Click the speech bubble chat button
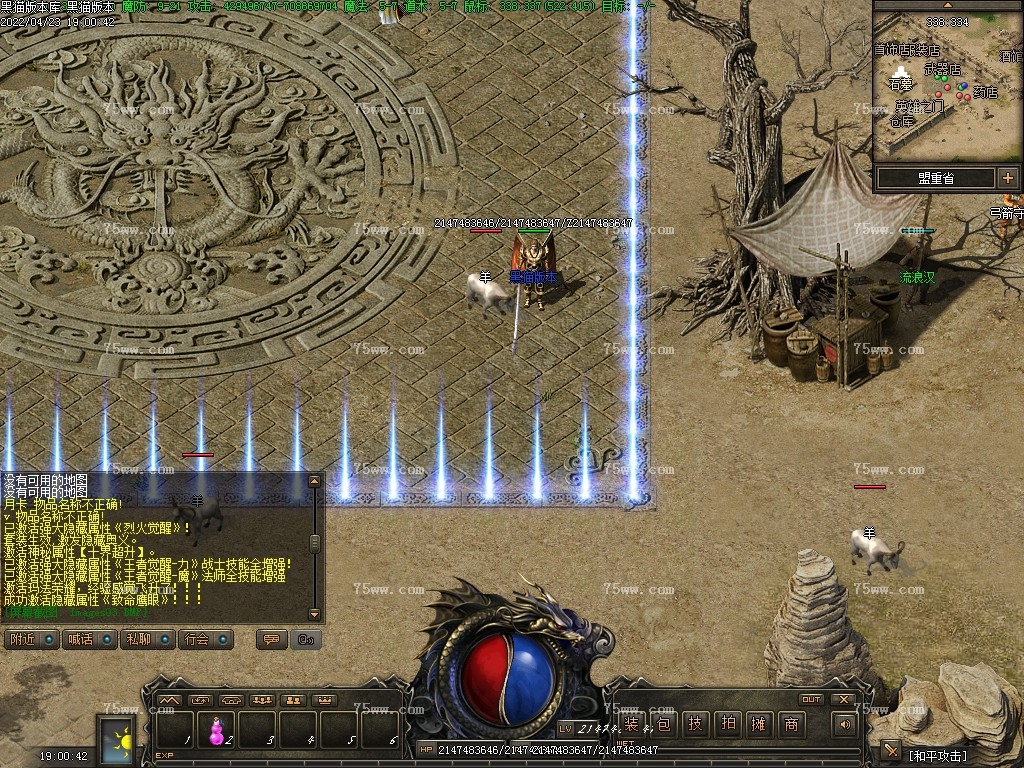Image resolution: width=1024 pixels, height=768 pixels. click(x=270, y=639)
